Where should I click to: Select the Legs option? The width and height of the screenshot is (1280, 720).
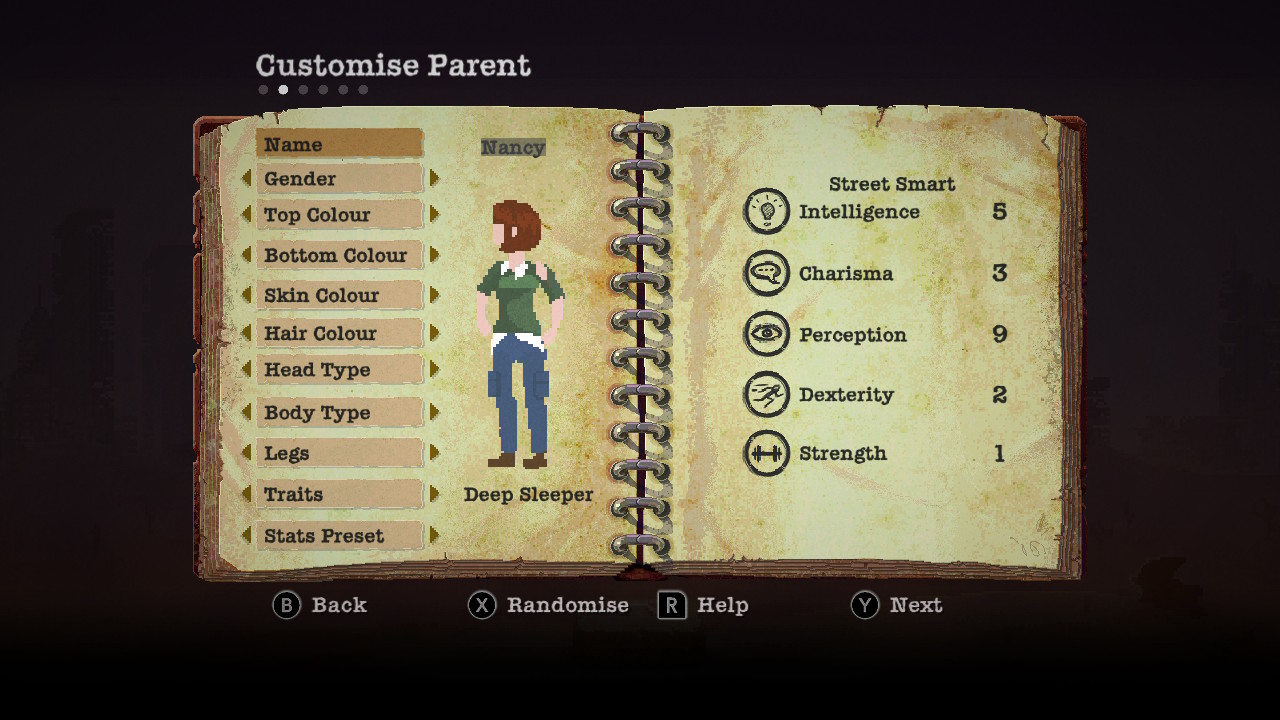click(x=339, y=453)
